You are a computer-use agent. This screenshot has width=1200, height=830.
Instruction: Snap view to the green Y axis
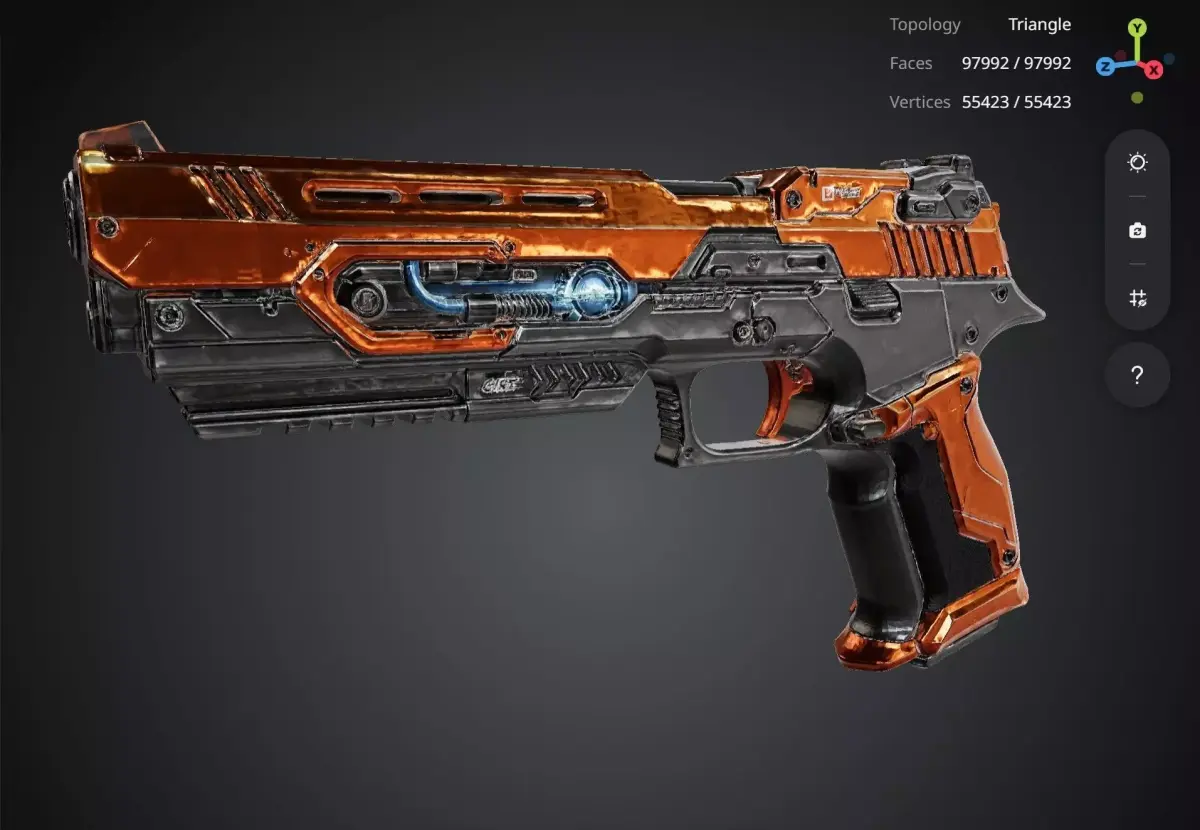[1137, 28]
